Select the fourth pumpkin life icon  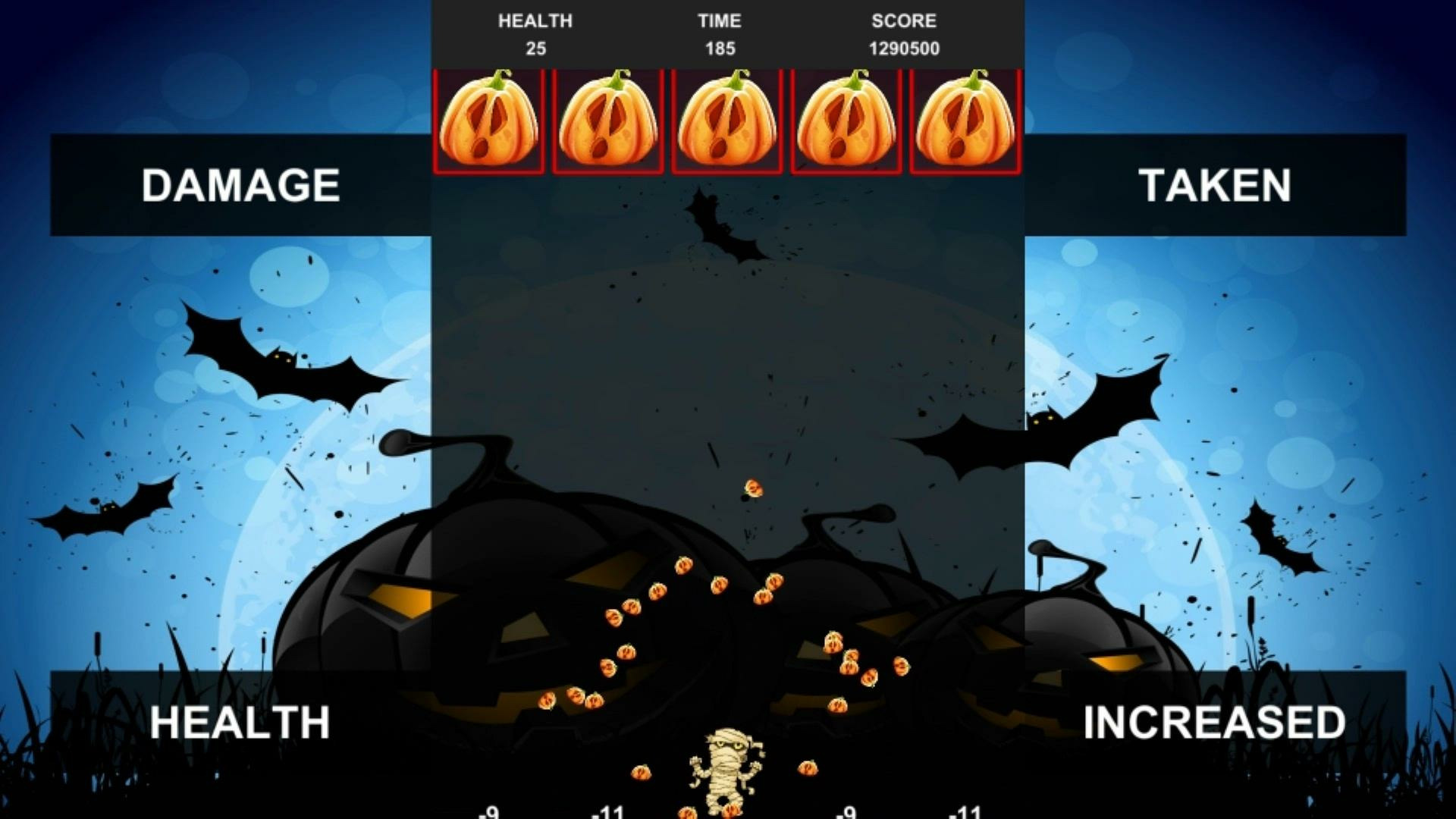coord(845,121)
